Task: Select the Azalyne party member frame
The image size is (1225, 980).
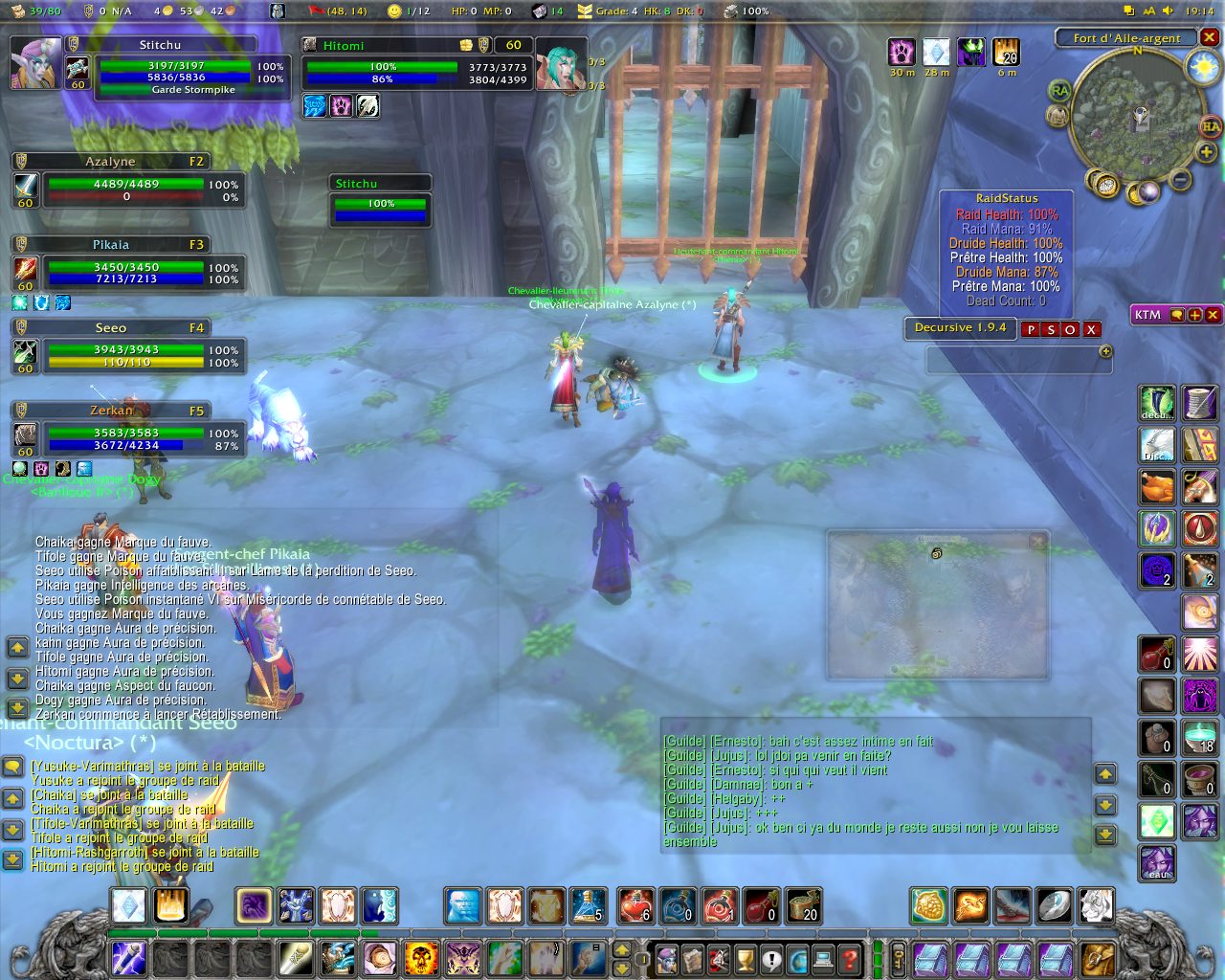Action: click(126, 182)
